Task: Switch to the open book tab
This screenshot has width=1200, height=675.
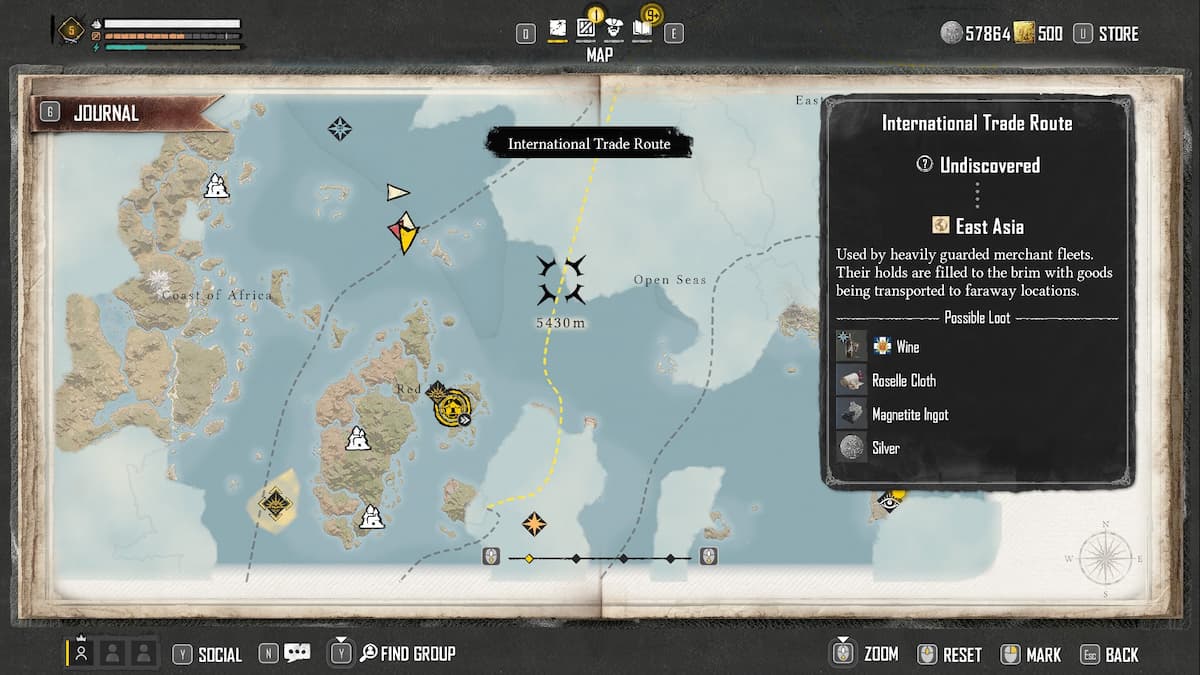Action: click(642, 30)
